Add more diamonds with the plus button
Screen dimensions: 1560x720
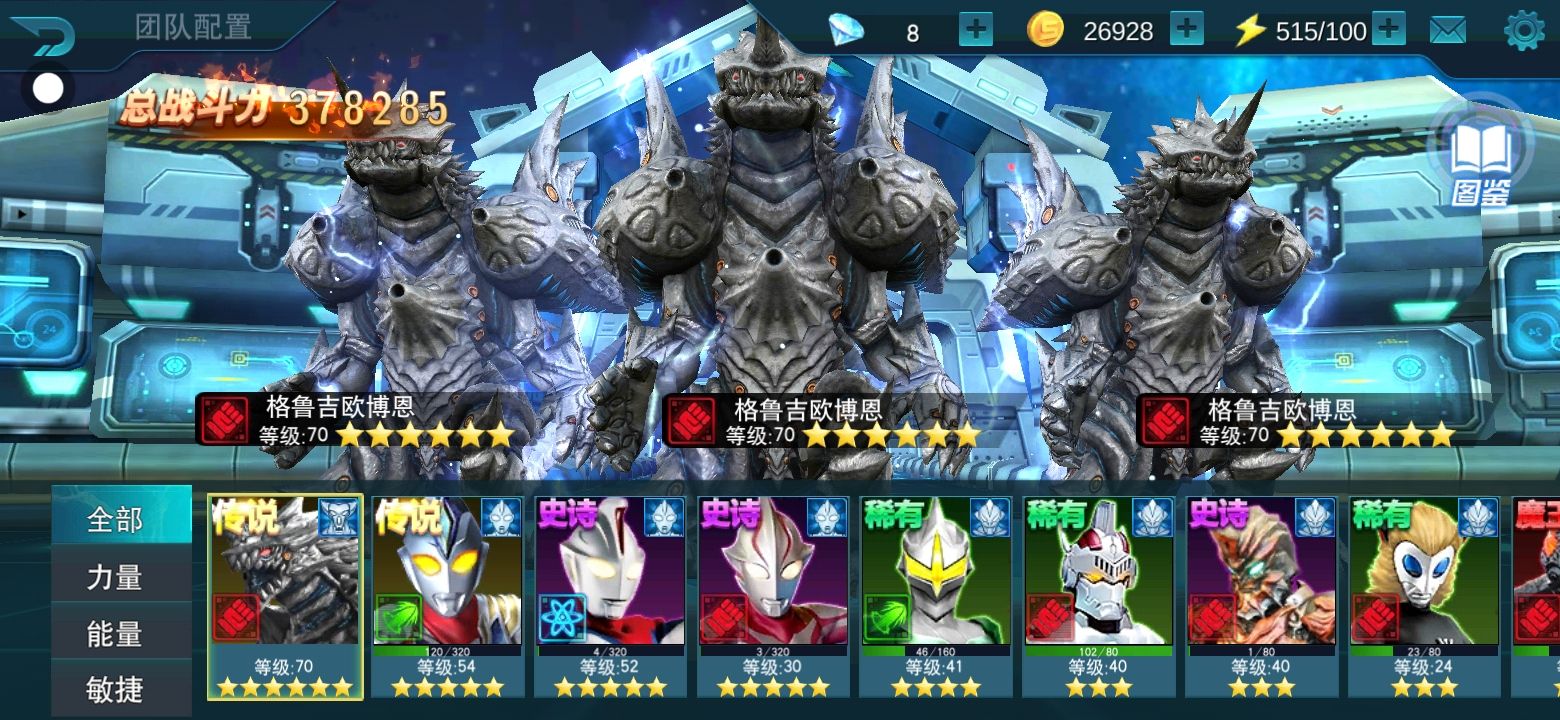(x=975, y=30)
